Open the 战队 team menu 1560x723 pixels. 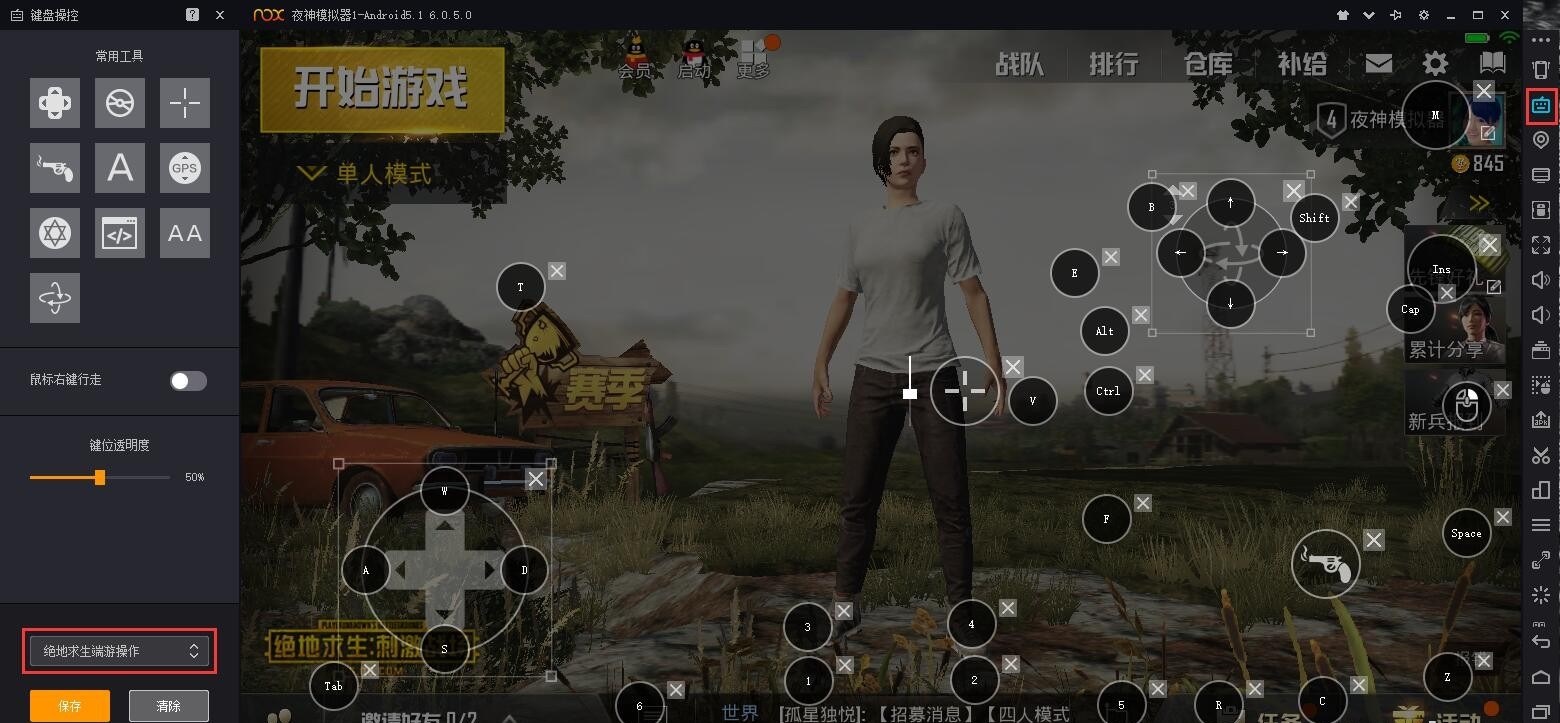click(1019, 65)
